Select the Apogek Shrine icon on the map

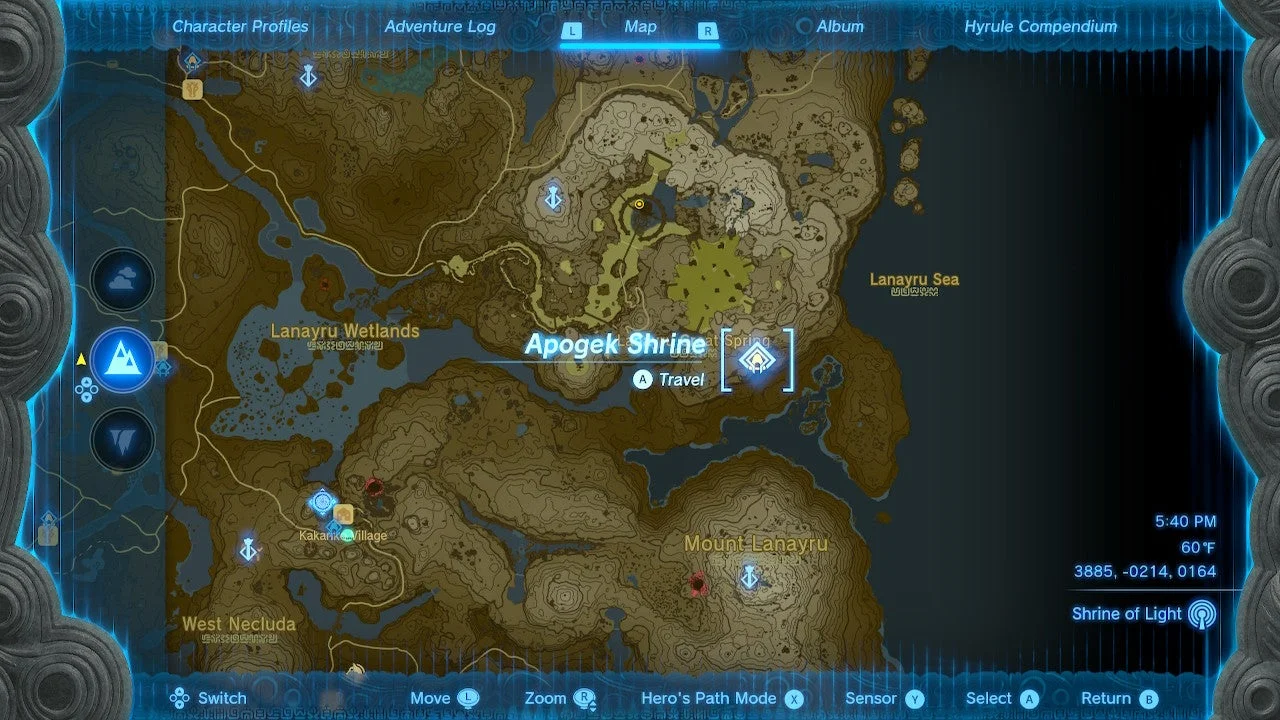tap(757, 358)
